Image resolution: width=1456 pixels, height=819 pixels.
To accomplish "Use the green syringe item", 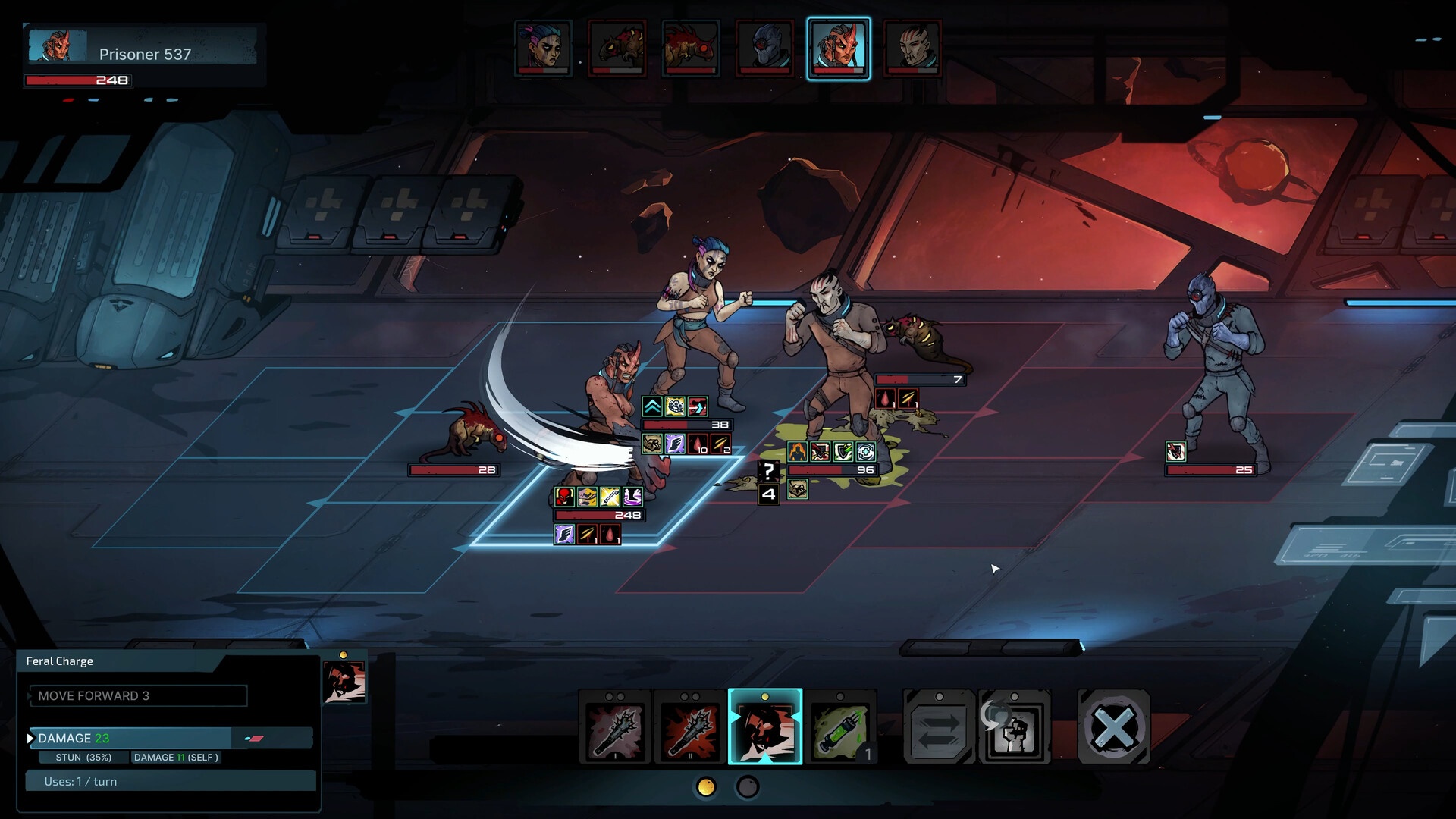I will [x=839, y=728].
